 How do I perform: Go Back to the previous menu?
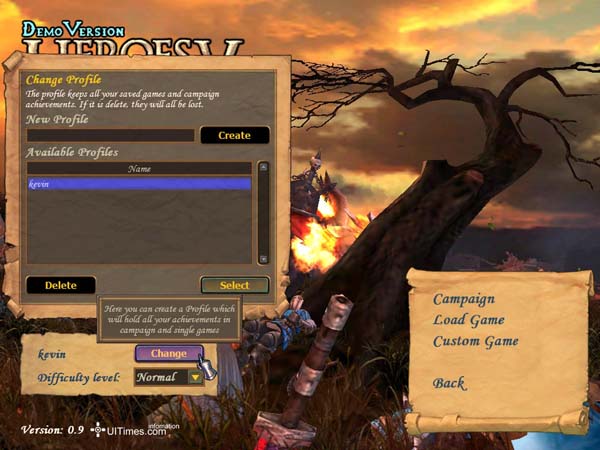[449, 383]
